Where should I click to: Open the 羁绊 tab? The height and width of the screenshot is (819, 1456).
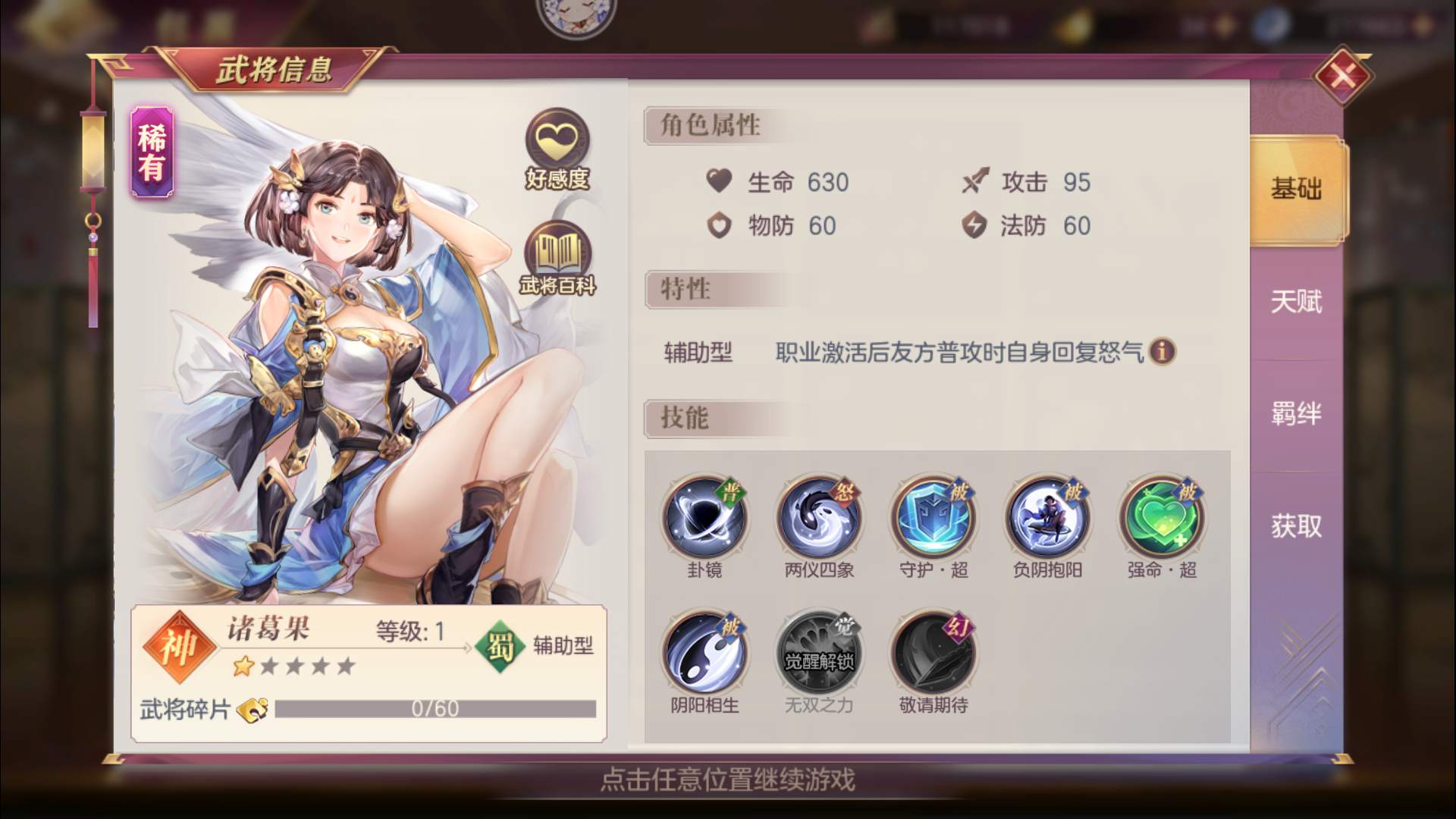[1294, 415]
